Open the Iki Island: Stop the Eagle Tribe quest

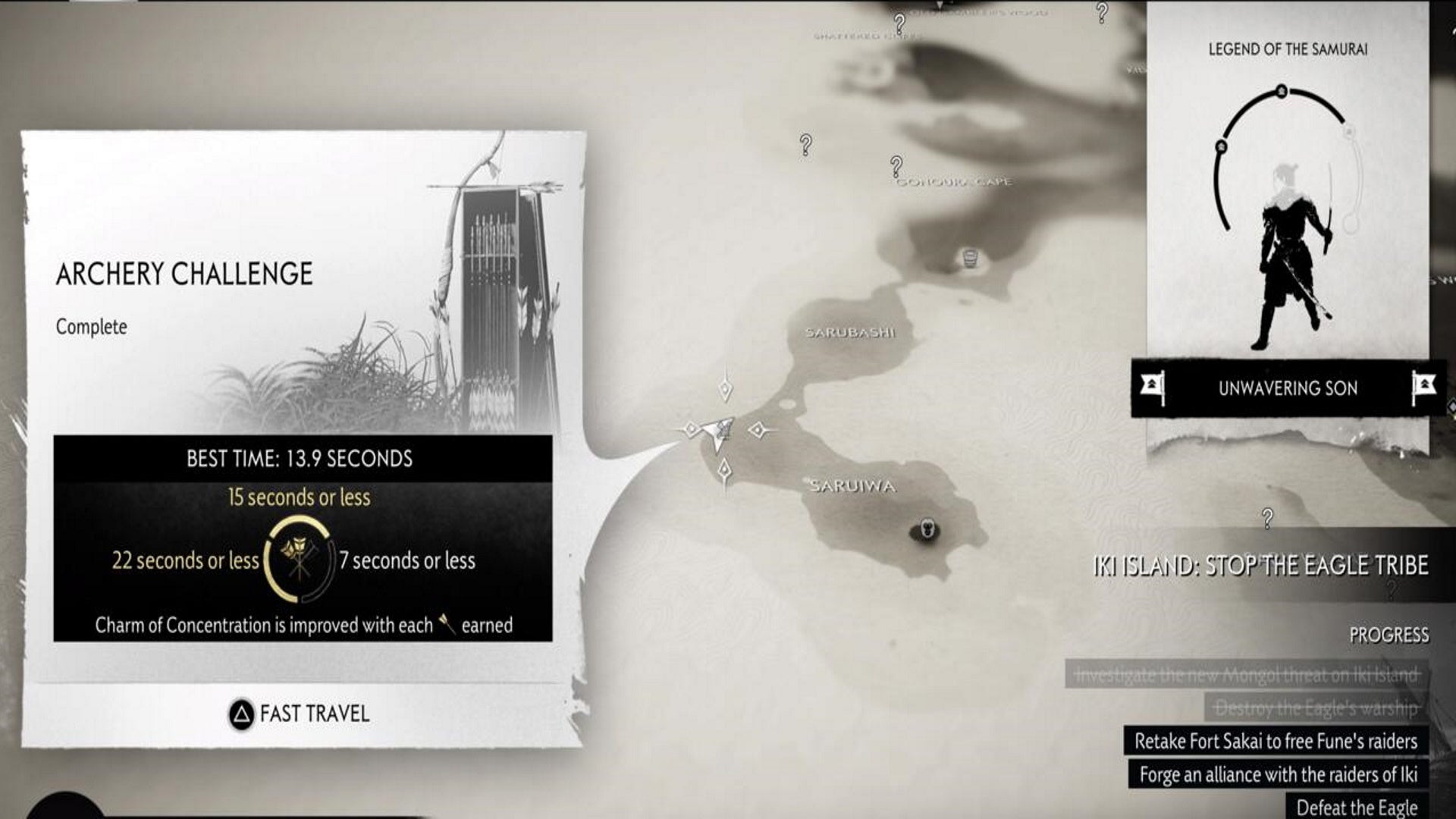(x=1260, y=566)
